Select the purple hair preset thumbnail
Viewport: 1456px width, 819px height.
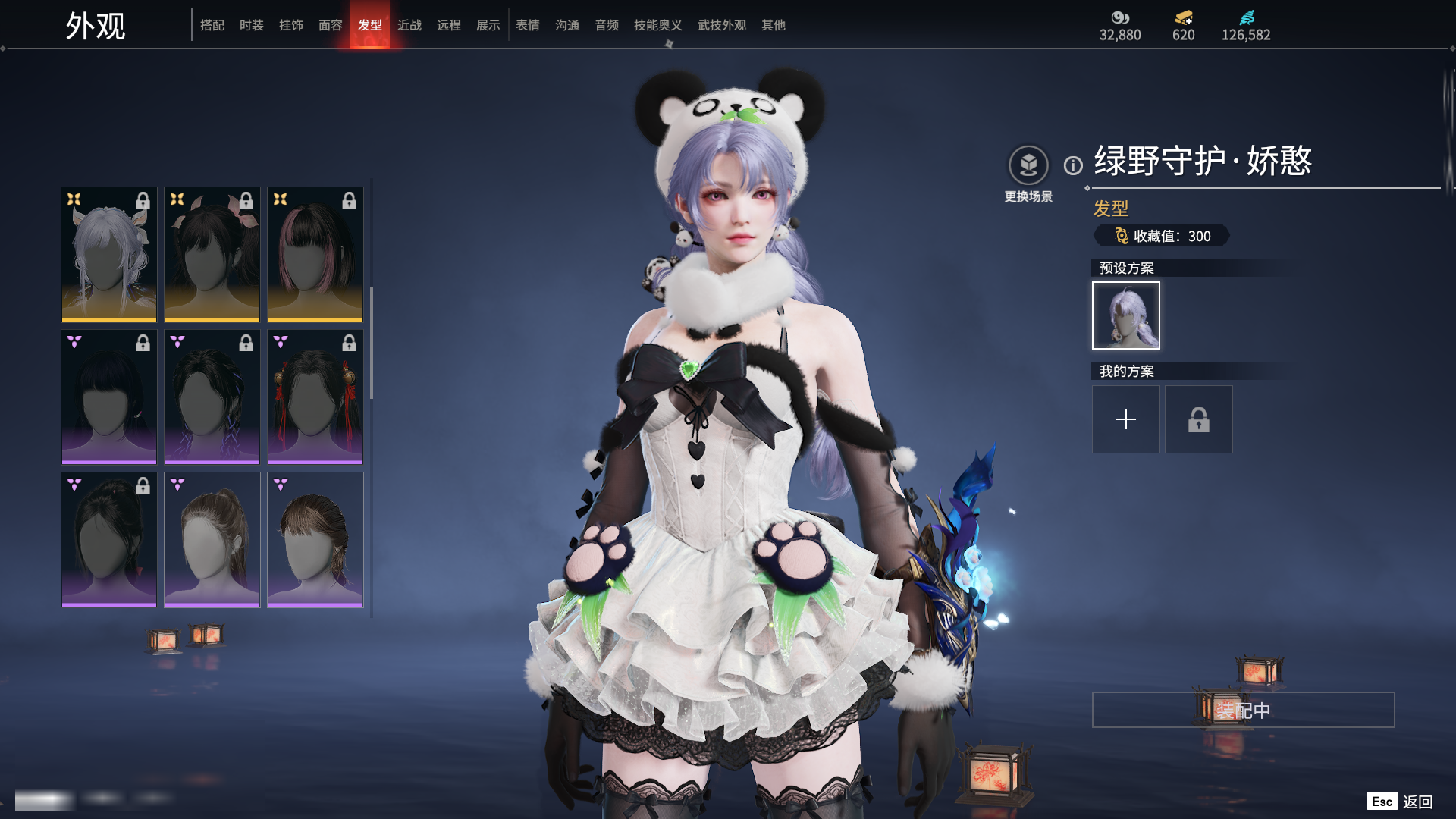[x=1125, y=315]
